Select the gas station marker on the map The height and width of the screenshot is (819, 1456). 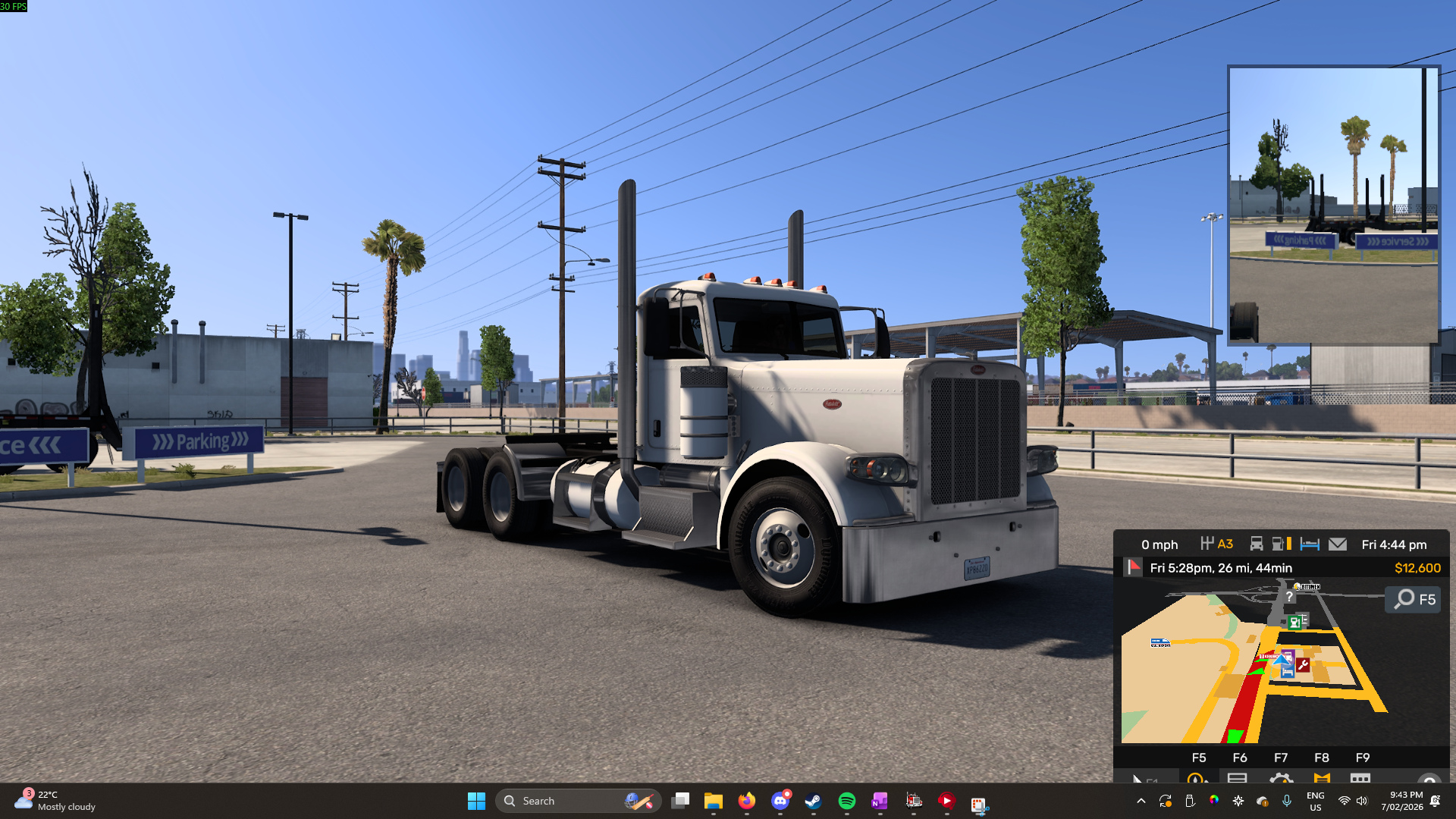coord(1295,623)
